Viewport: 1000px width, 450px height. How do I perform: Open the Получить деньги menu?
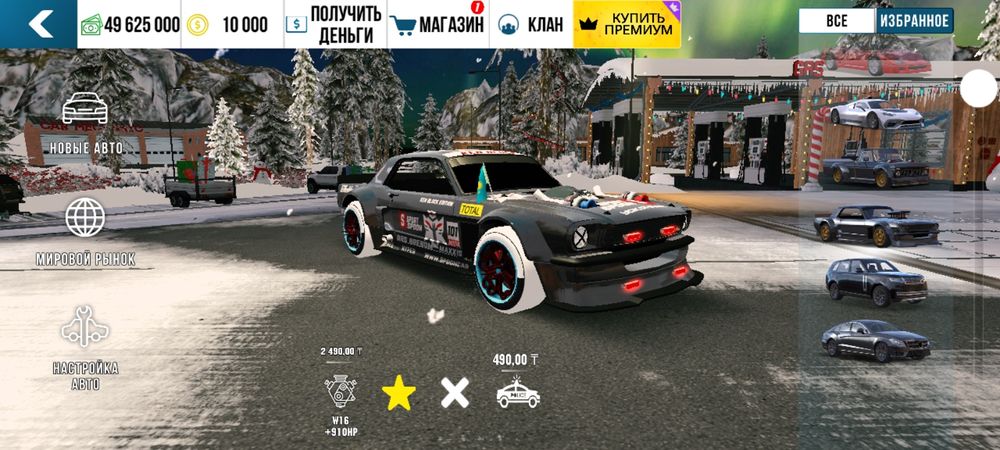tap(334, 24)
